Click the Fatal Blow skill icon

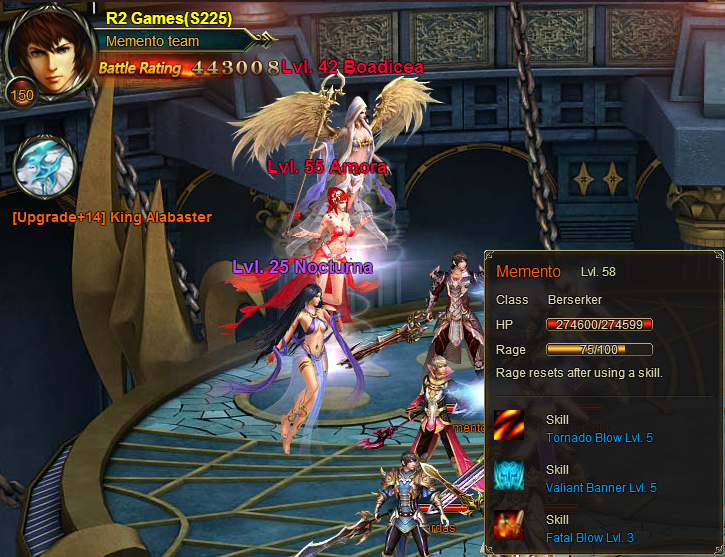(509, 526)
